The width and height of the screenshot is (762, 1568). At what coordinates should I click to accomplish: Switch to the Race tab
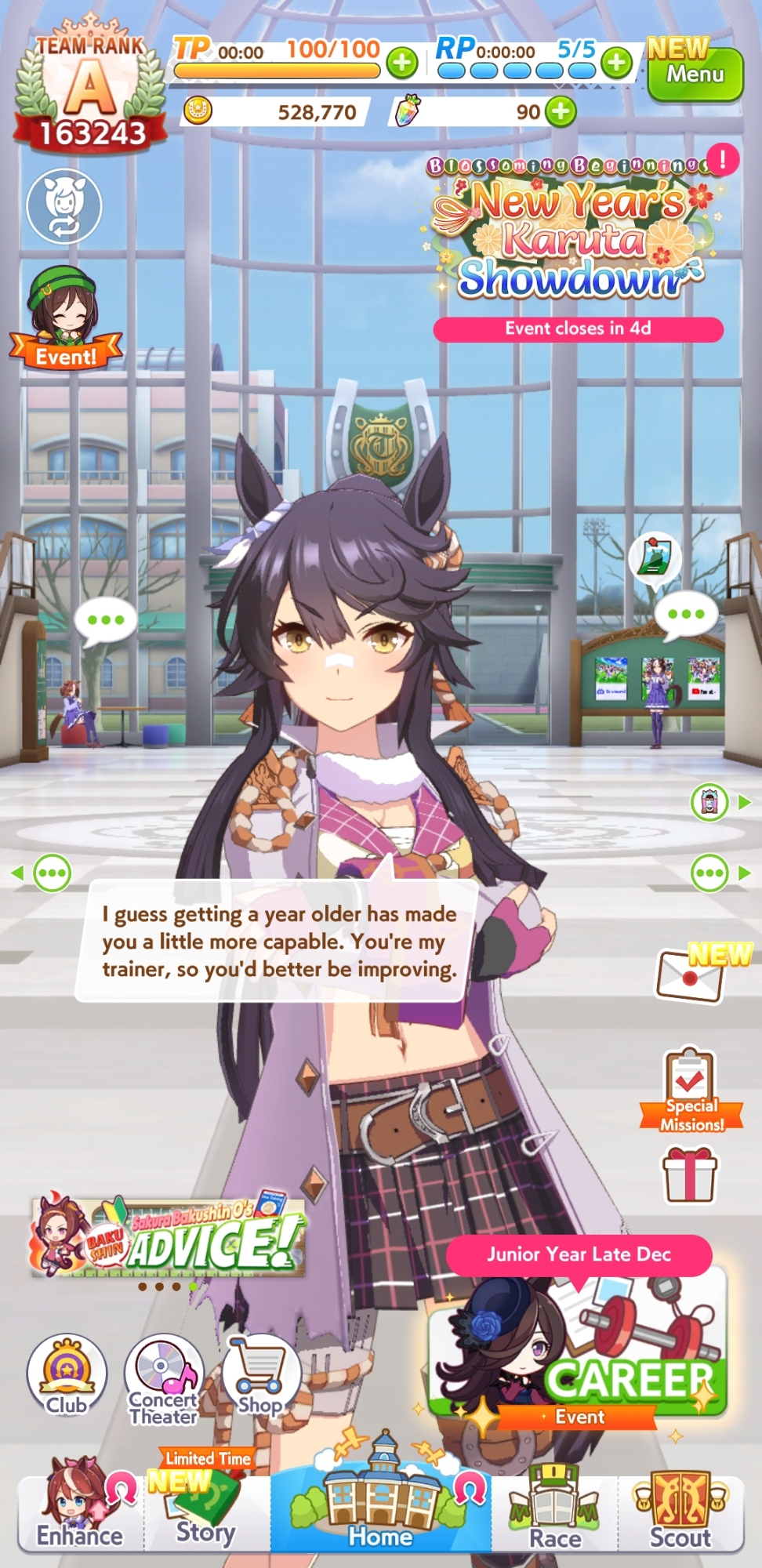click(555, 1512)
